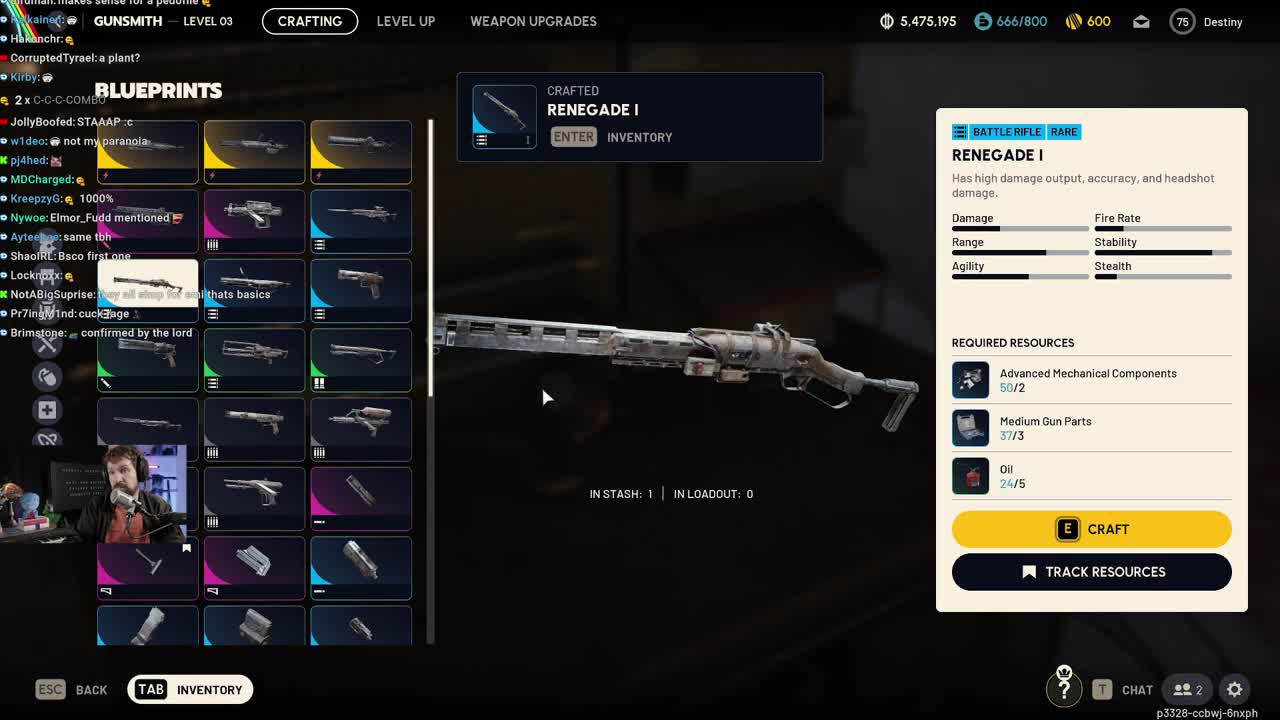Open the mail envelope icon

tap(1141, 21)
